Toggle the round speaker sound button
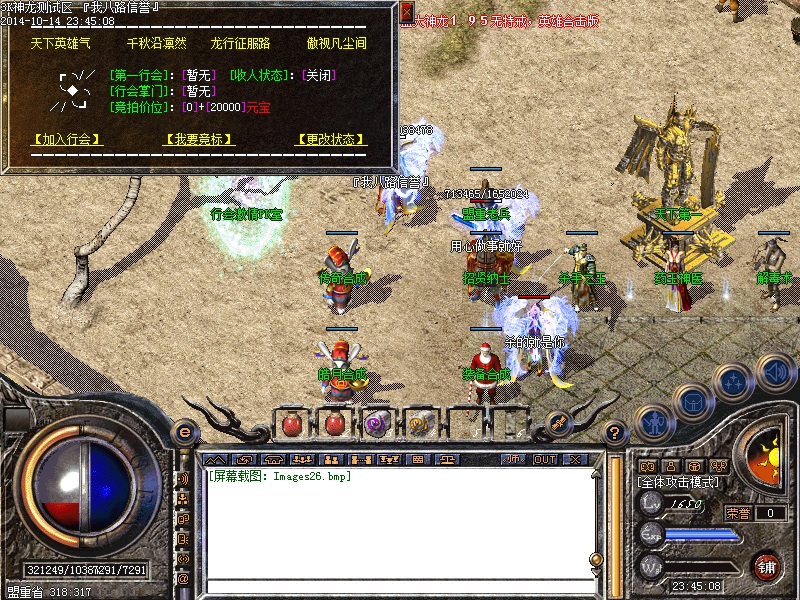 pyautogui.click(x=776, y=372)
